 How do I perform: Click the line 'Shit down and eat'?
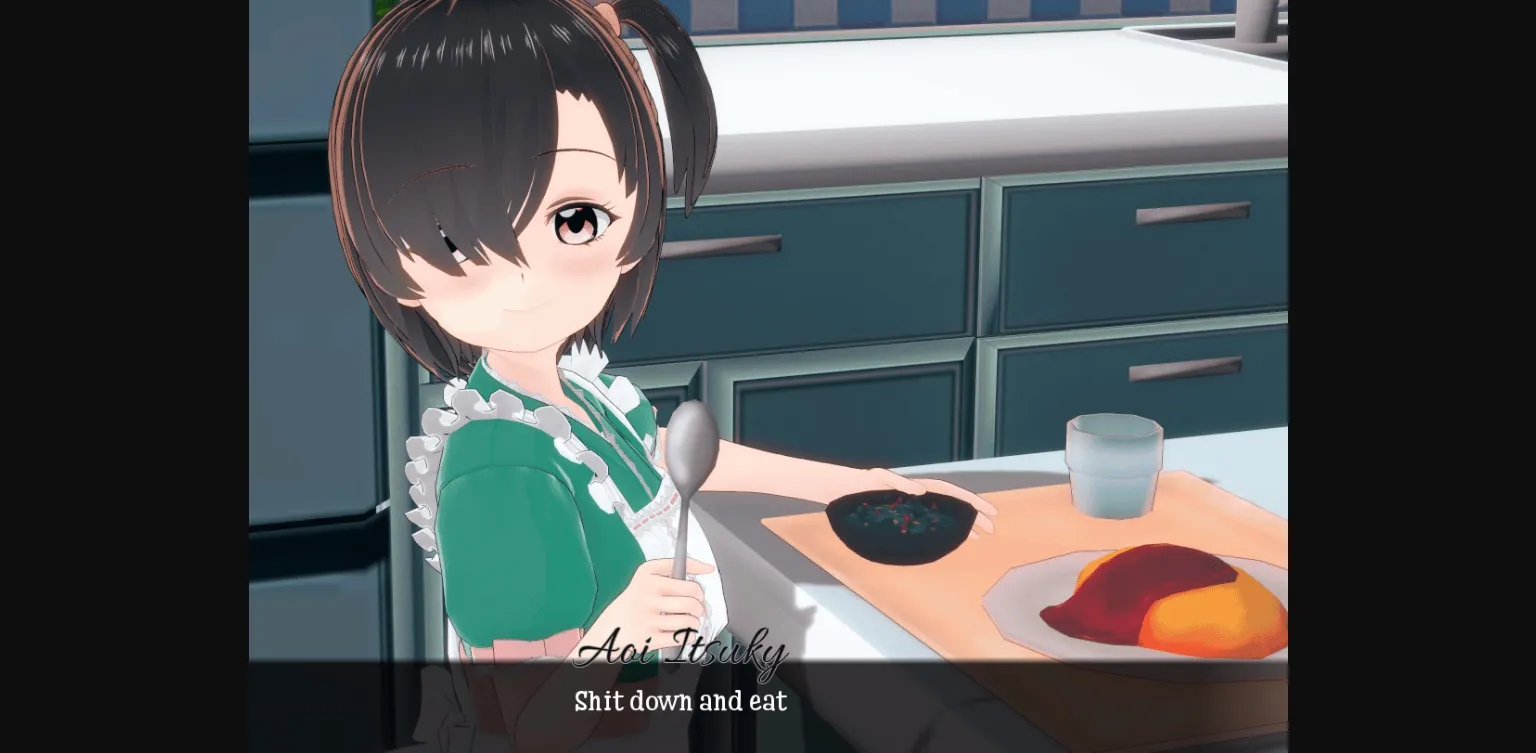click(x=679, y=702)
